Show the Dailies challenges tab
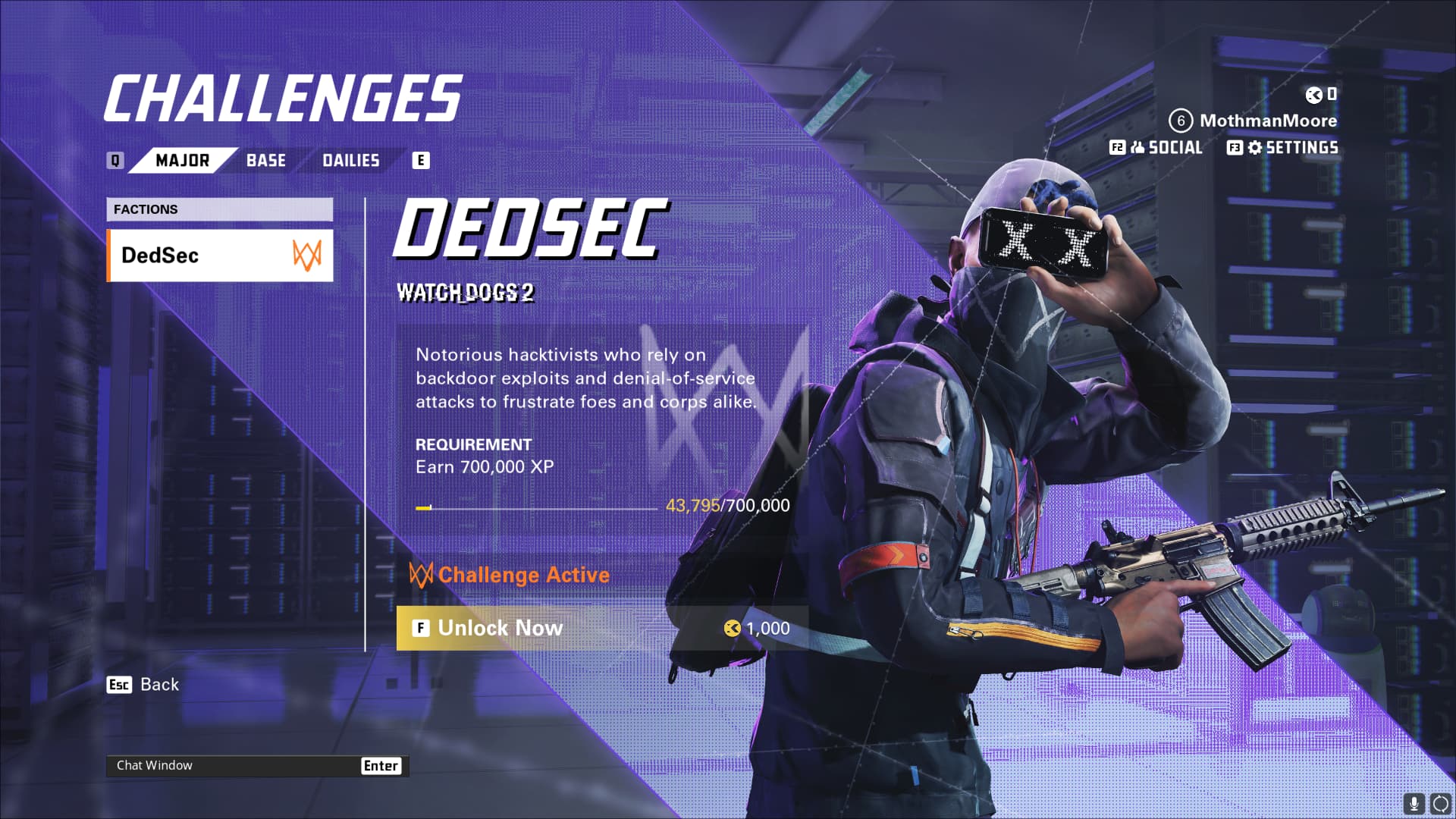 pos(350,160)
